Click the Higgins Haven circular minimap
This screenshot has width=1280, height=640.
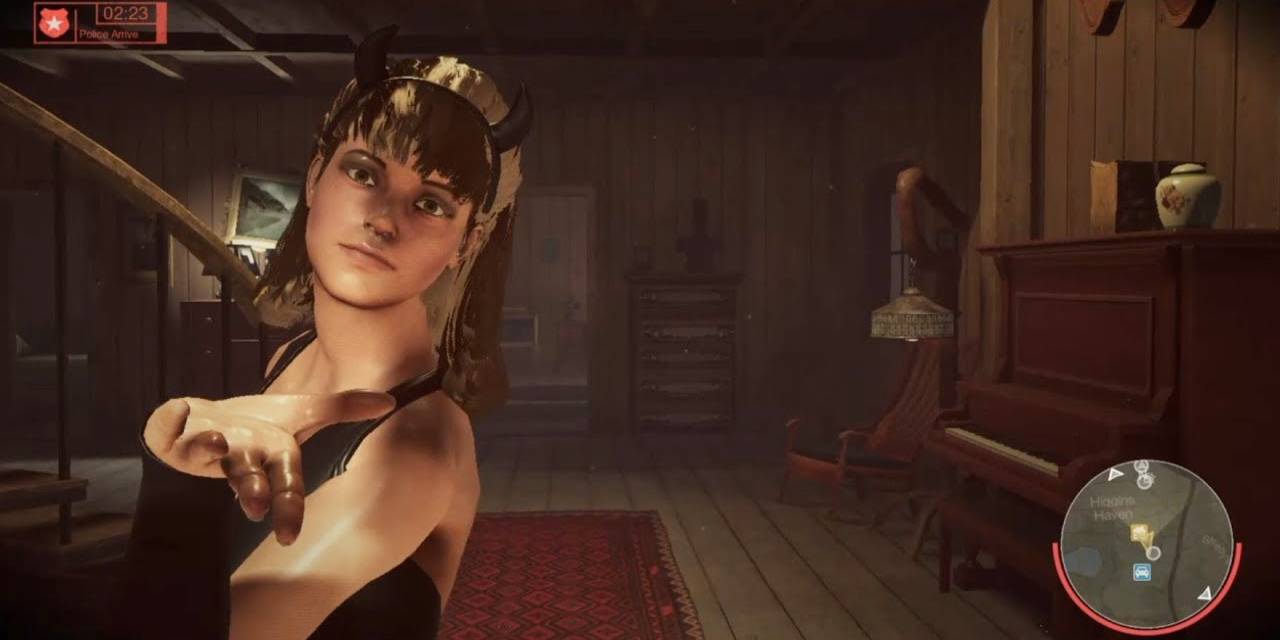(x=1146, y=545)
